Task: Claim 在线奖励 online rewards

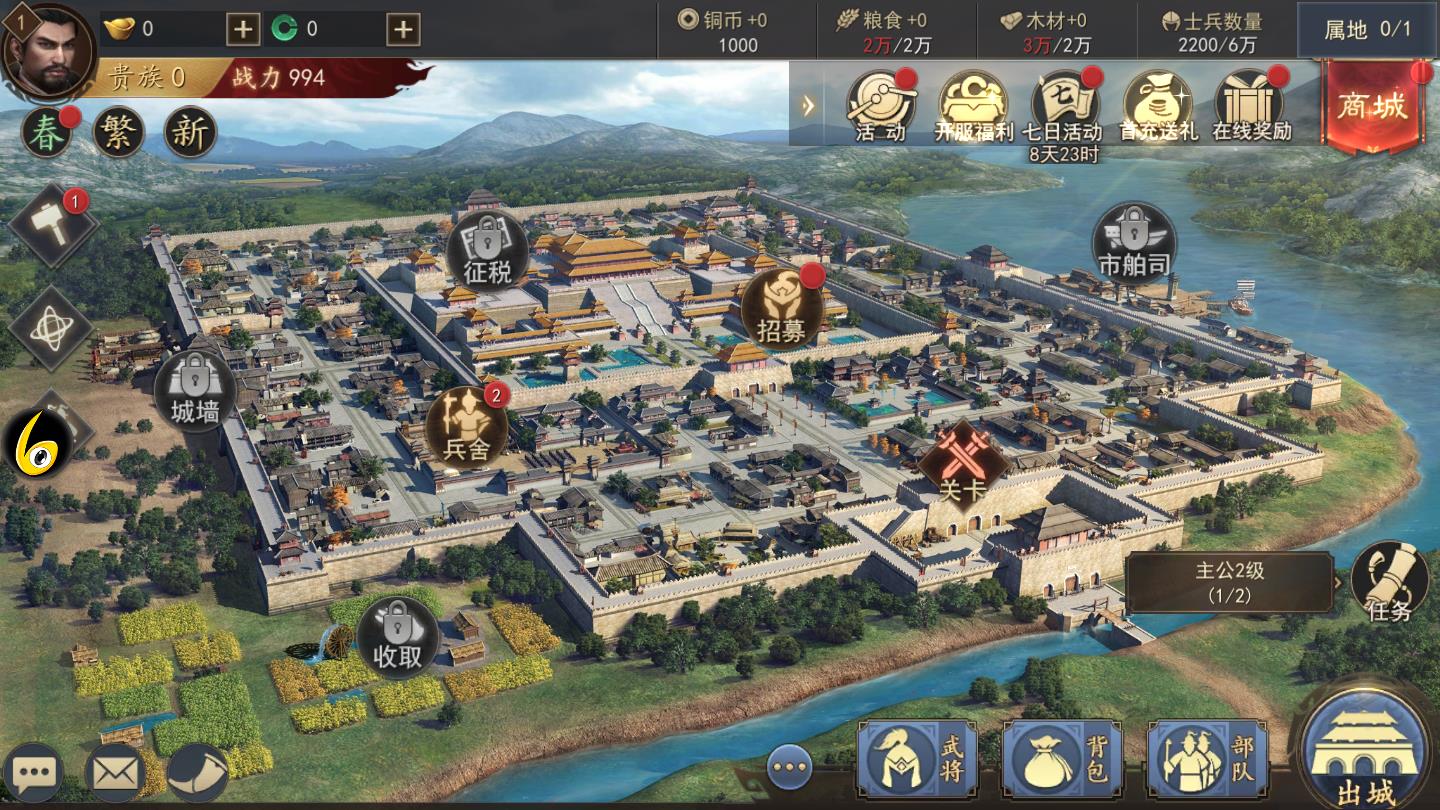Action: point(1251,104)
